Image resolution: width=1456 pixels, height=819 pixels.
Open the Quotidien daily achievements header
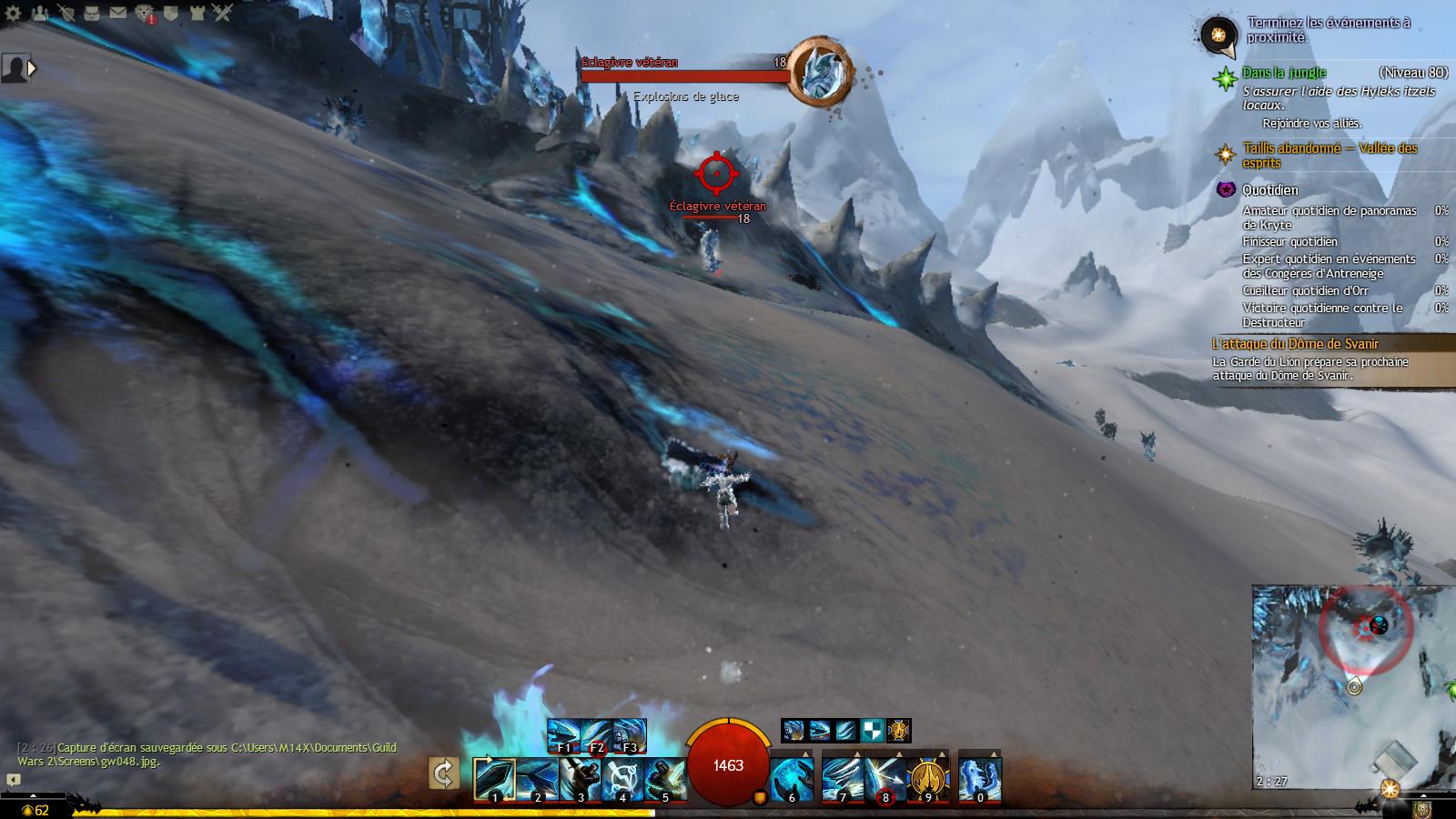(x=1270, y=189)
